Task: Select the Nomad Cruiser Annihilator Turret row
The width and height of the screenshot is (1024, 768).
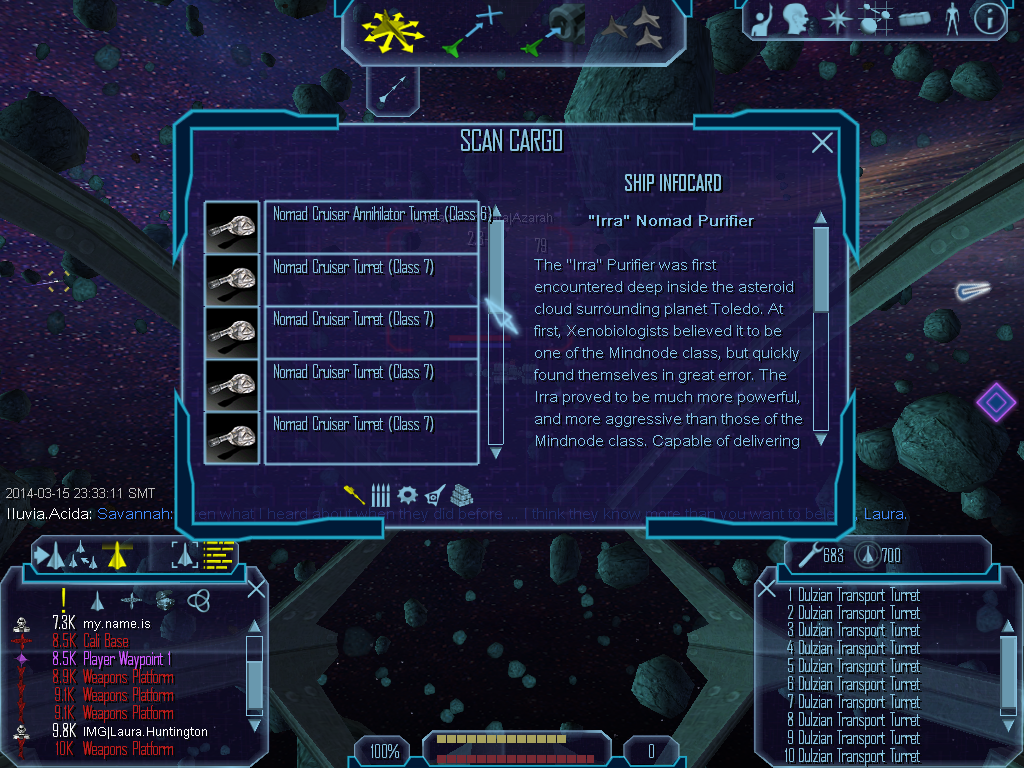Action: point(371,226)
